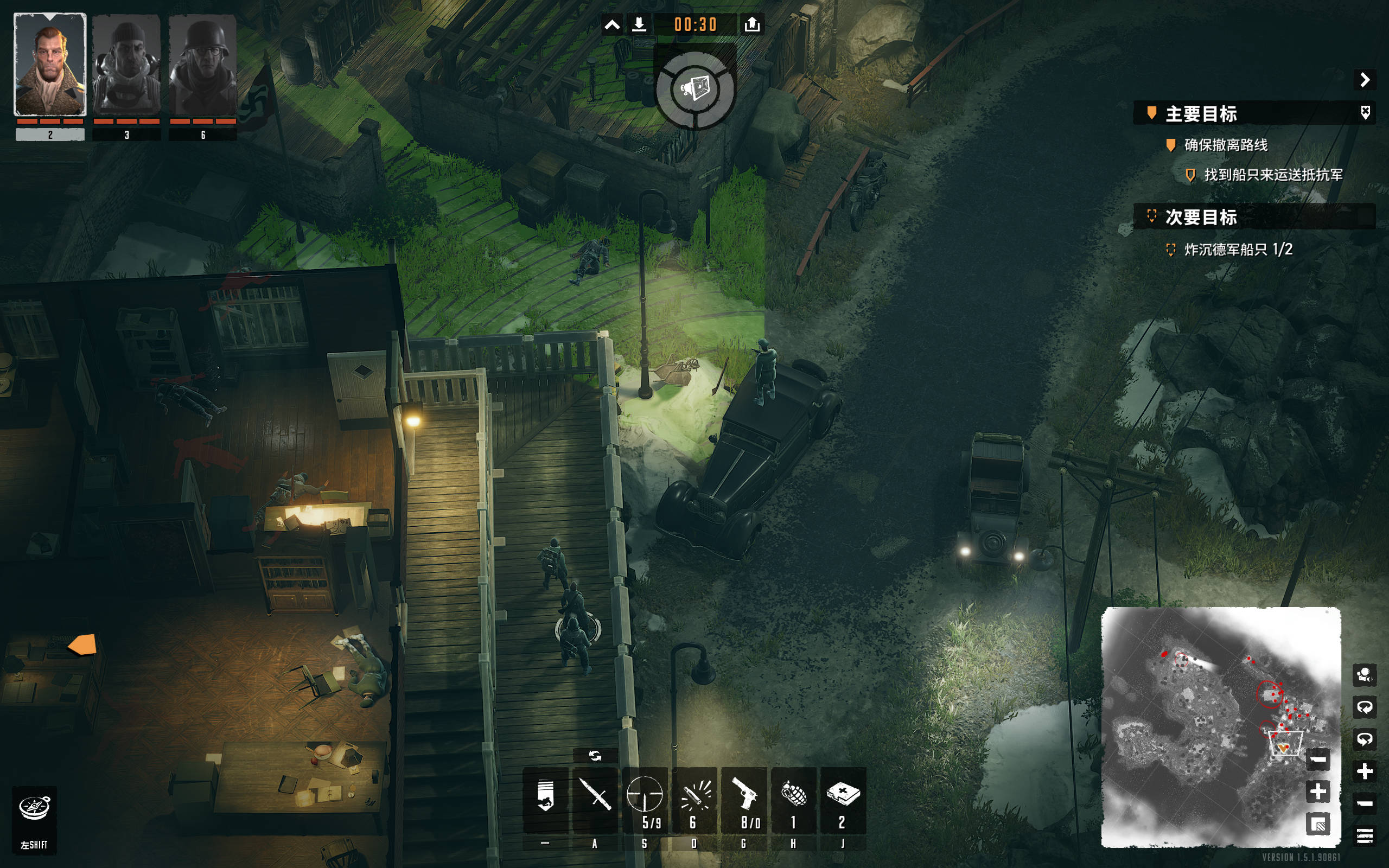Image resolution: width=1389 pixels, height=868 pixels.
Task: Click the secondary objectives header
Action: [x=1201, y=217]
